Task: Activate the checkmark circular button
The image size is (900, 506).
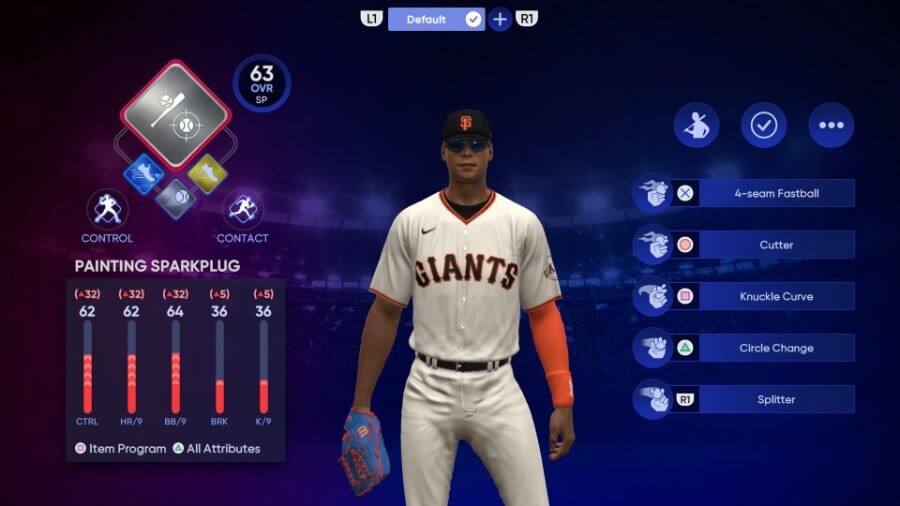Action: (x=764, y=125)
